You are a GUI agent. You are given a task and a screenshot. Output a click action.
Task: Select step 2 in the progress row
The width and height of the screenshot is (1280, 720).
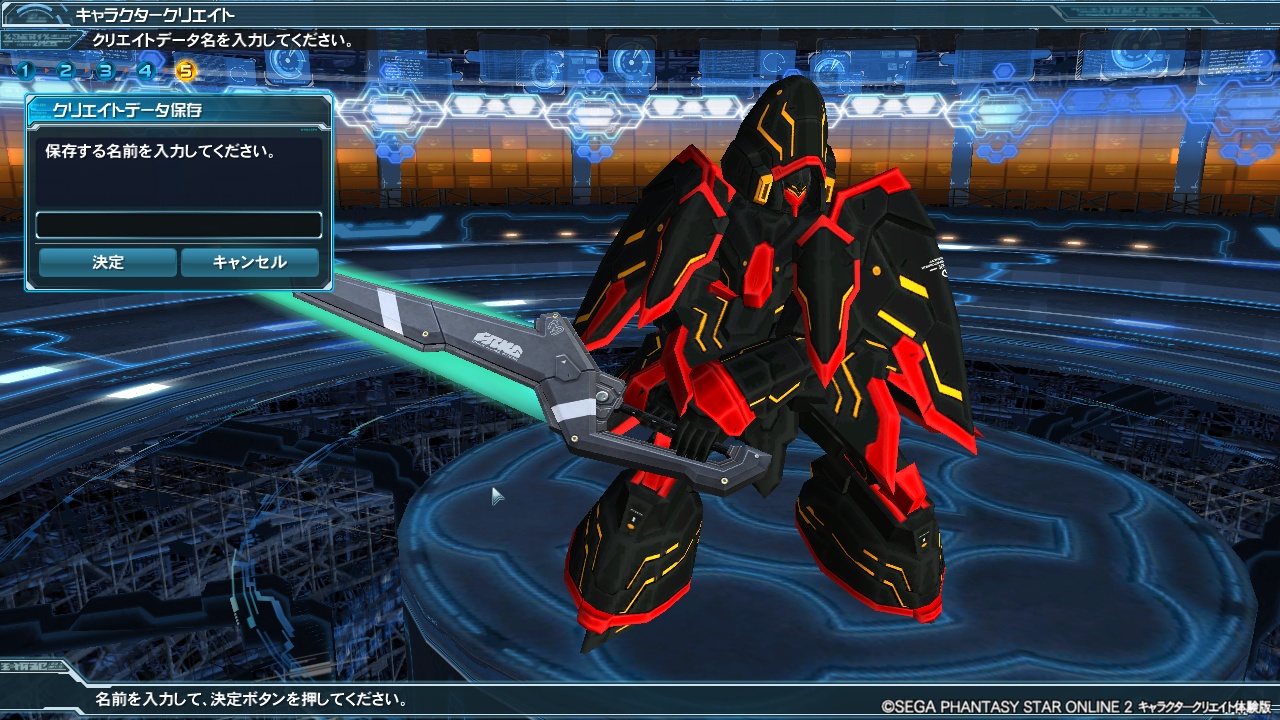pos(65,71)
